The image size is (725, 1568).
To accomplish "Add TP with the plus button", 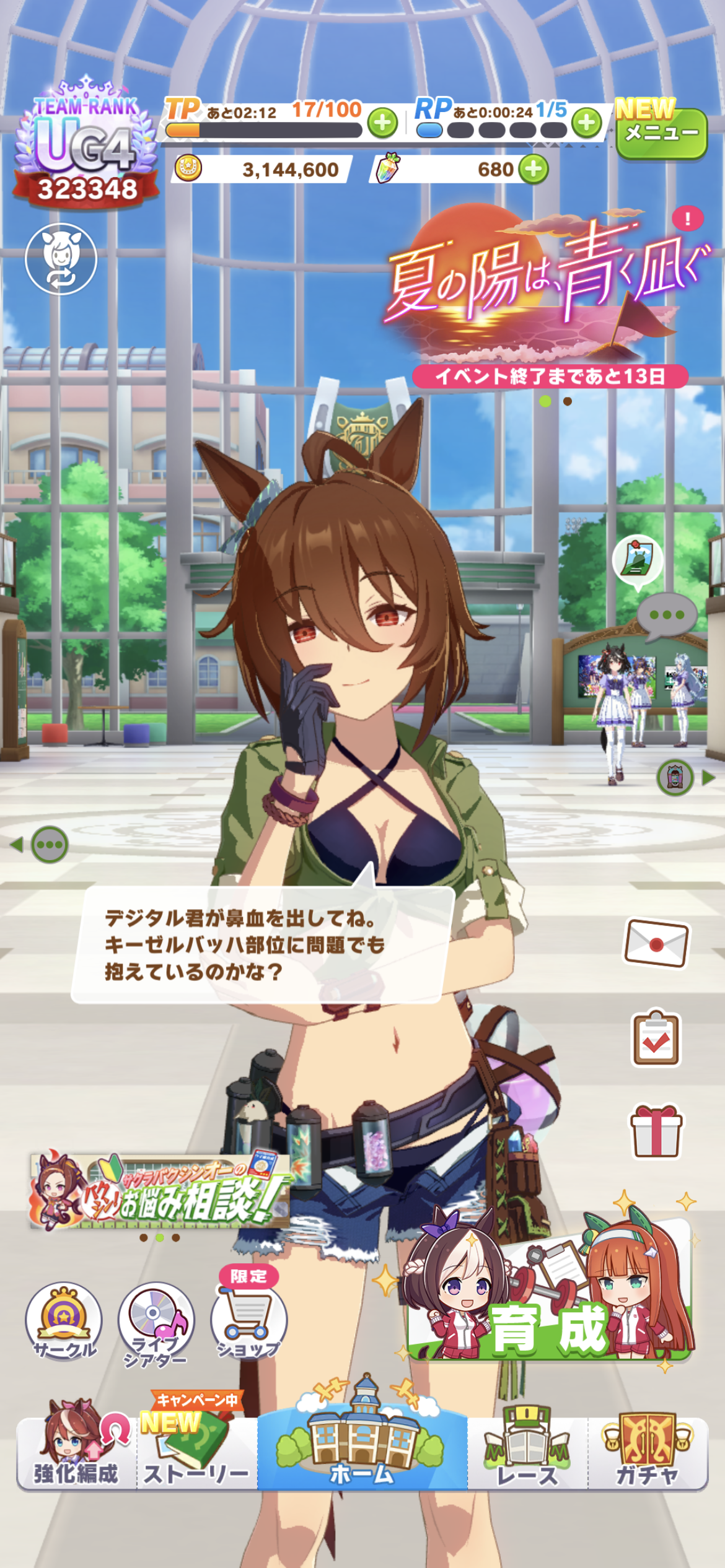I will (382, 123).
